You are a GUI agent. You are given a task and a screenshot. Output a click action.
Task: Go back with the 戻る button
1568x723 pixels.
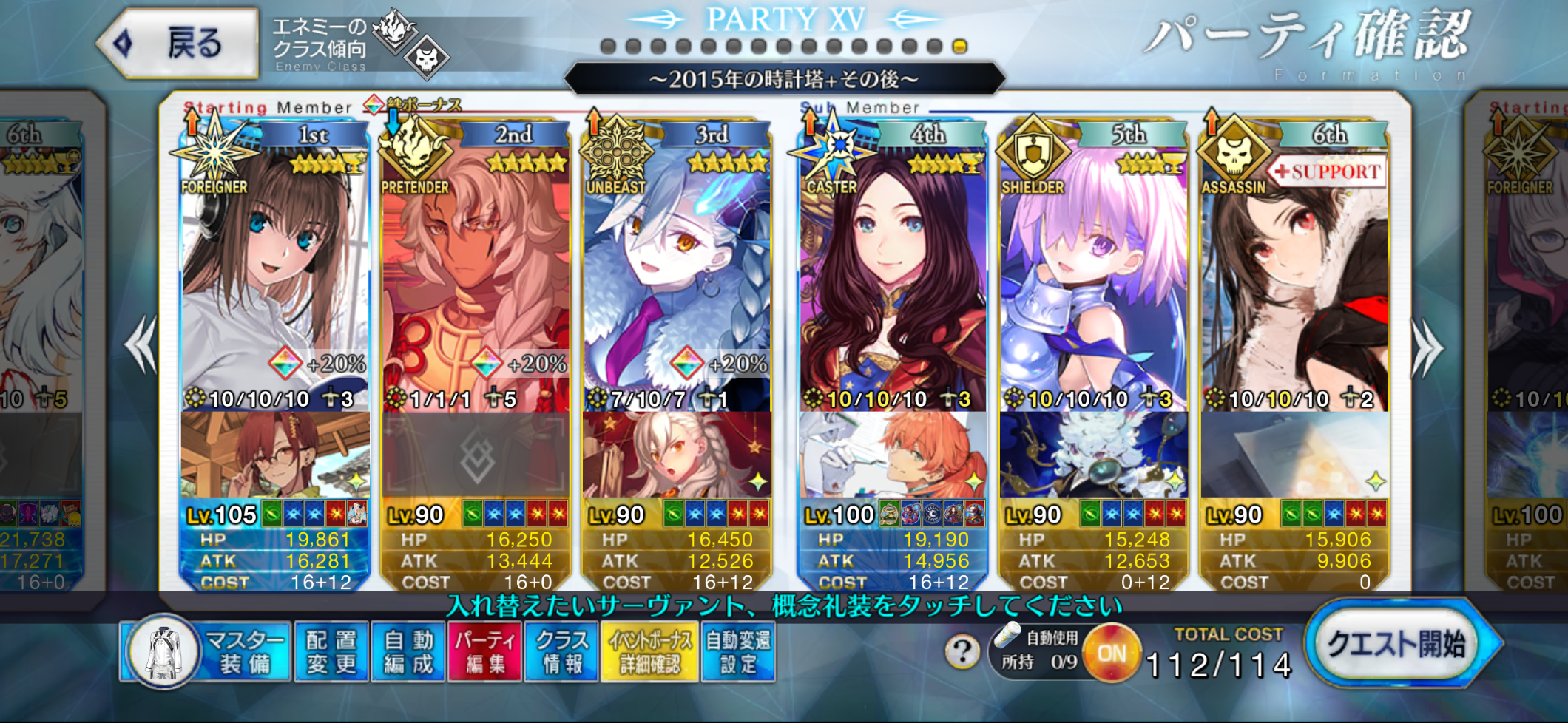tap(180, 44)
